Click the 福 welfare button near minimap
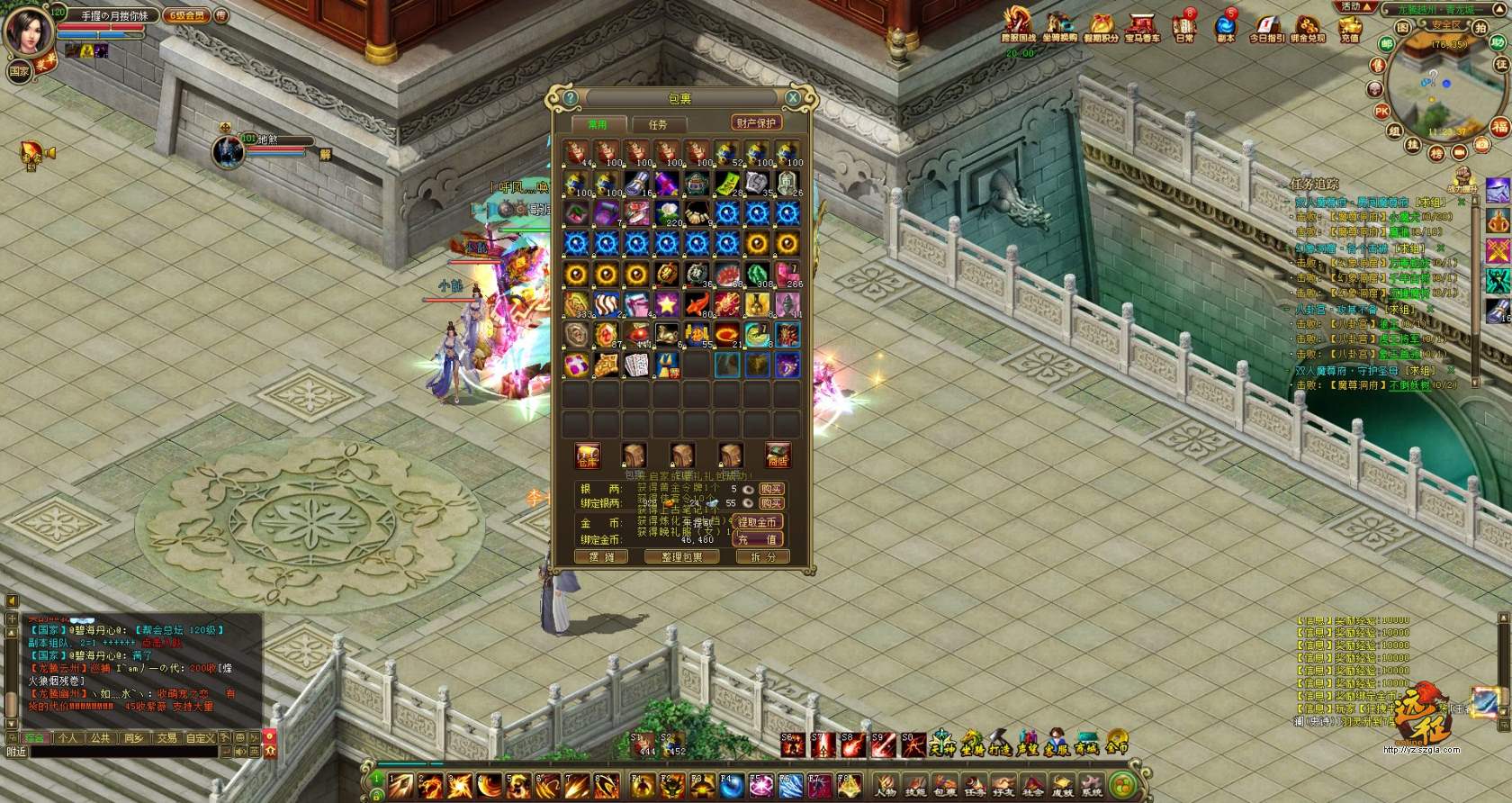The width and height of the screenshot is (1512, 803). 1499,127
